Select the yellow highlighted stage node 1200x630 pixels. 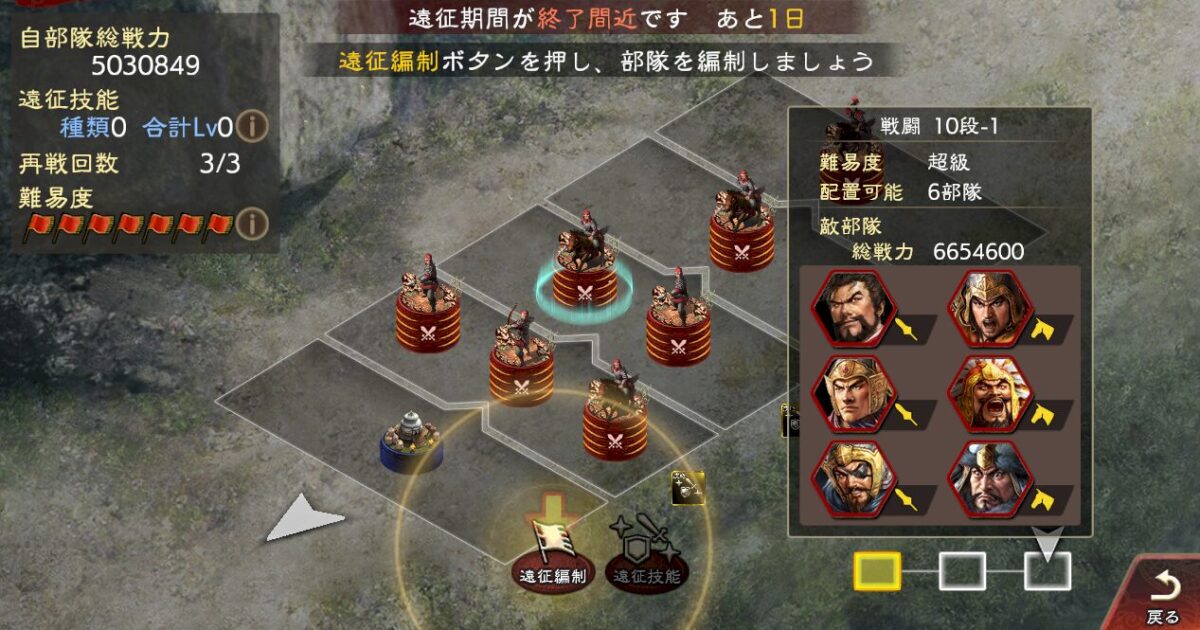876,571
